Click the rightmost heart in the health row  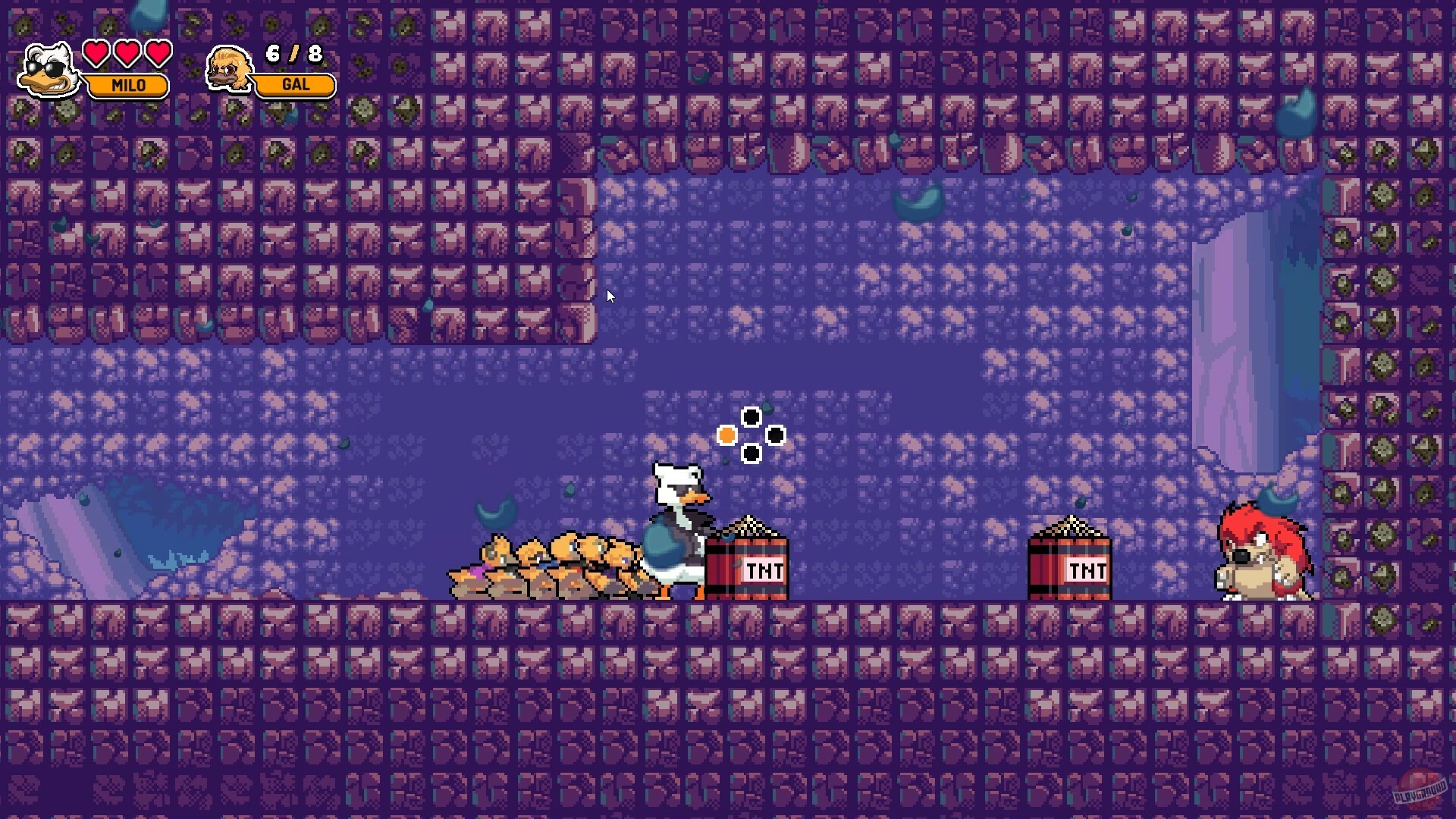pyautogui.click(x=157, y=55)
